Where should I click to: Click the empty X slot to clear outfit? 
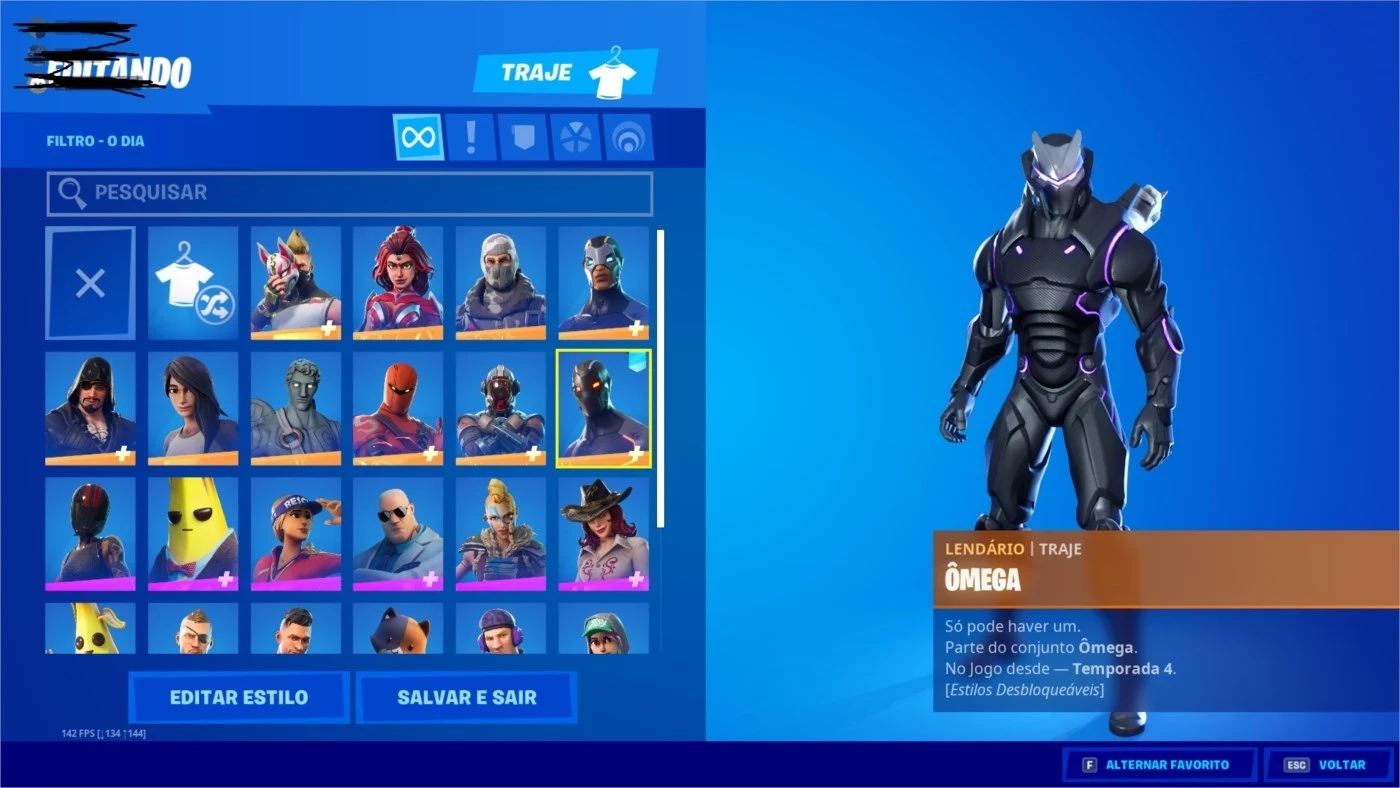(90, 282)
